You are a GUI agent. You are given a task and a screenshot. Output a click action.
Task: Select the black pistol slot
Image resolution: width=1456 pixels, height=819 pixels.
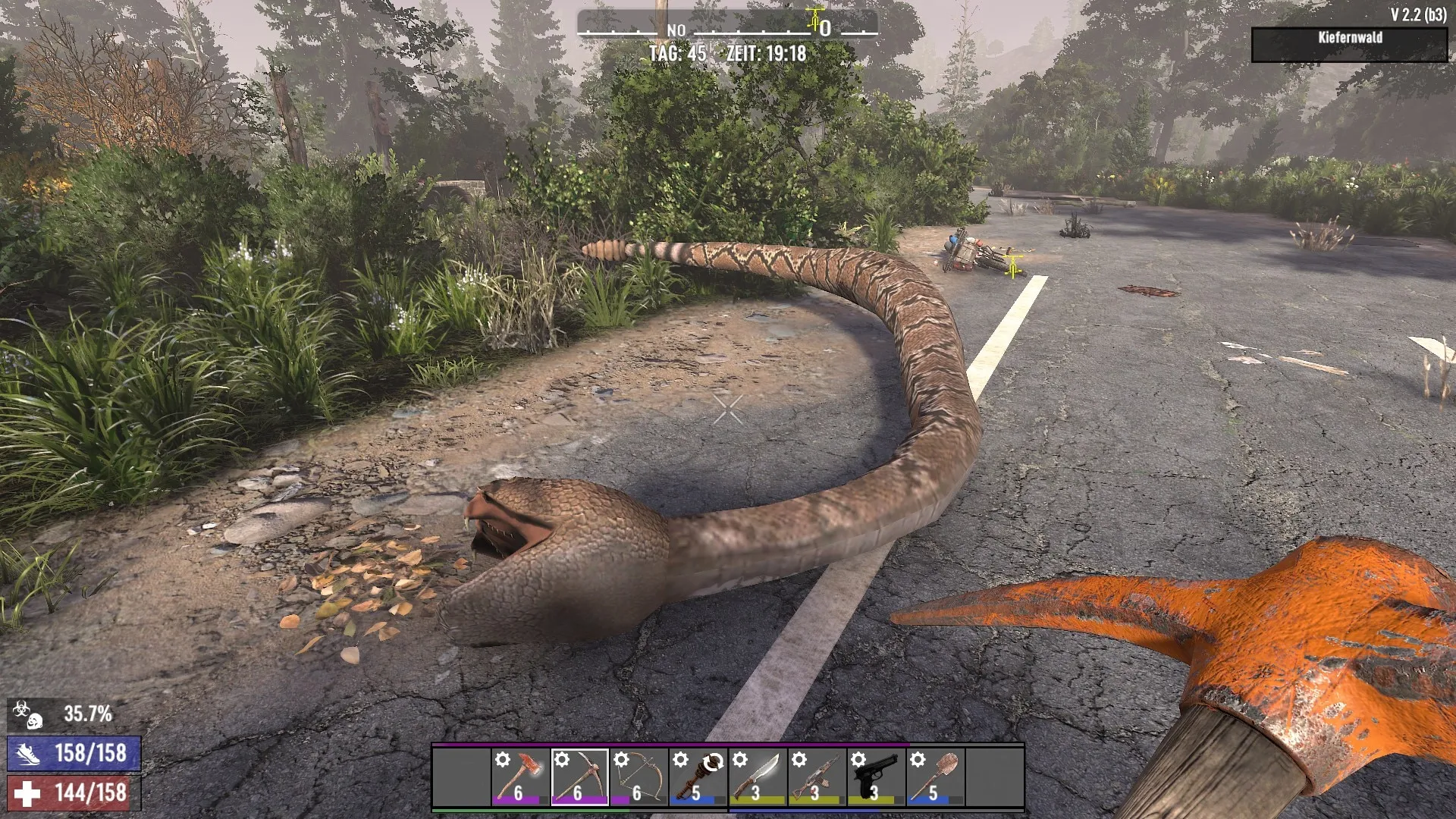click(875, 777)
